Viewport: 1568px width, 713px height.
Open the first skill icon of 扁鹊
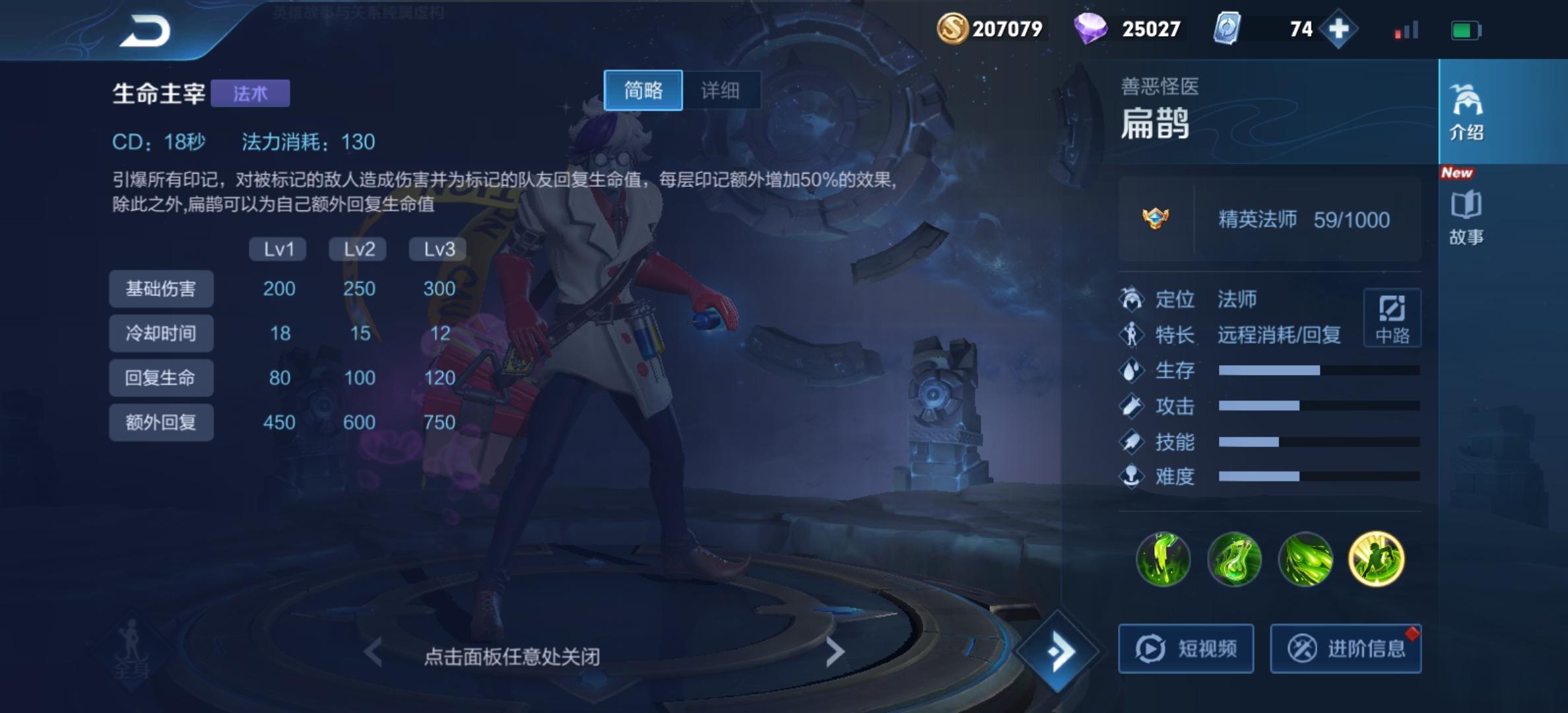point(1163,559)
